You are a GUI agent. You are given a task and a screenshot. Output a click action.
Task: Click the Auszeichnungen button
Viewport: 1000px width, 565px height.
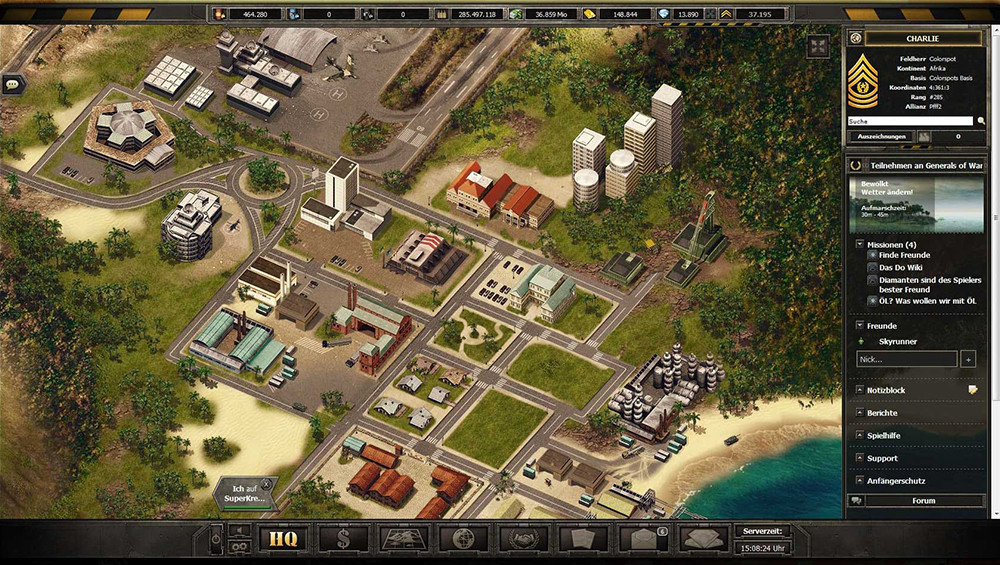(x=880, y=136)
